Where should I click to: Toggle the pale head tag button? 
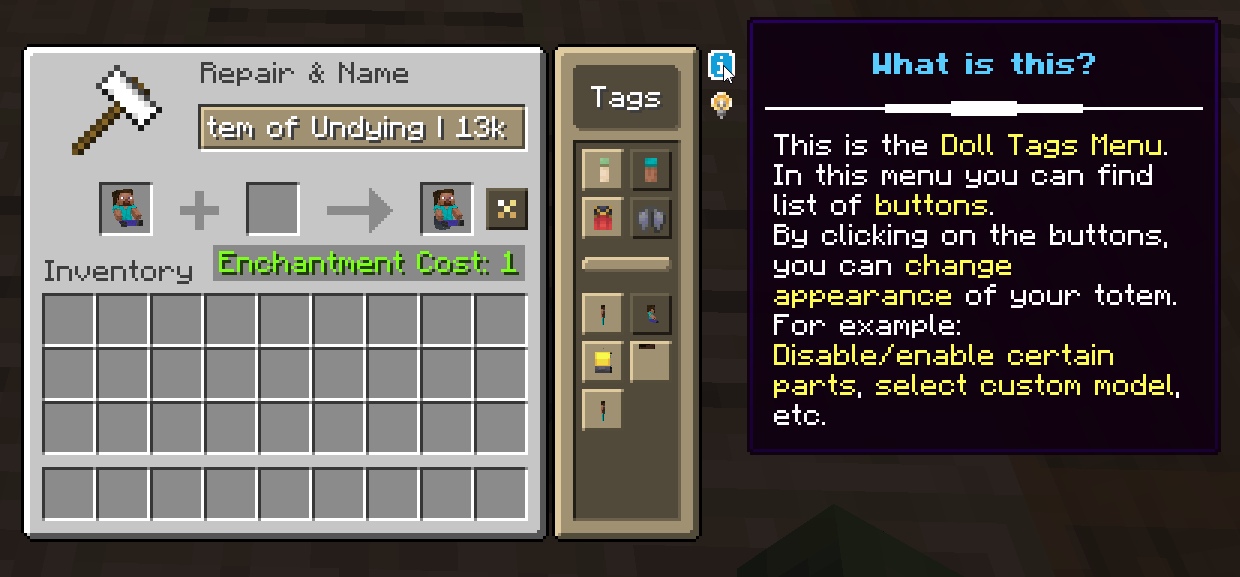click(602, 170)
